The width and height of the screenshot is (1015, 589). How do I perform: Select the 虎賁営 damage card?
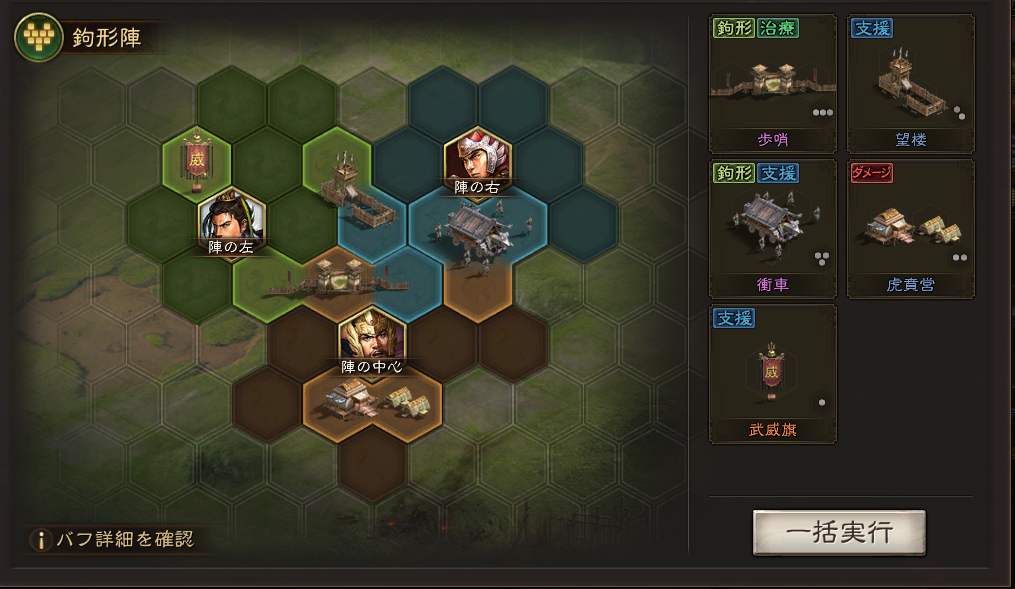pos(910,229)
